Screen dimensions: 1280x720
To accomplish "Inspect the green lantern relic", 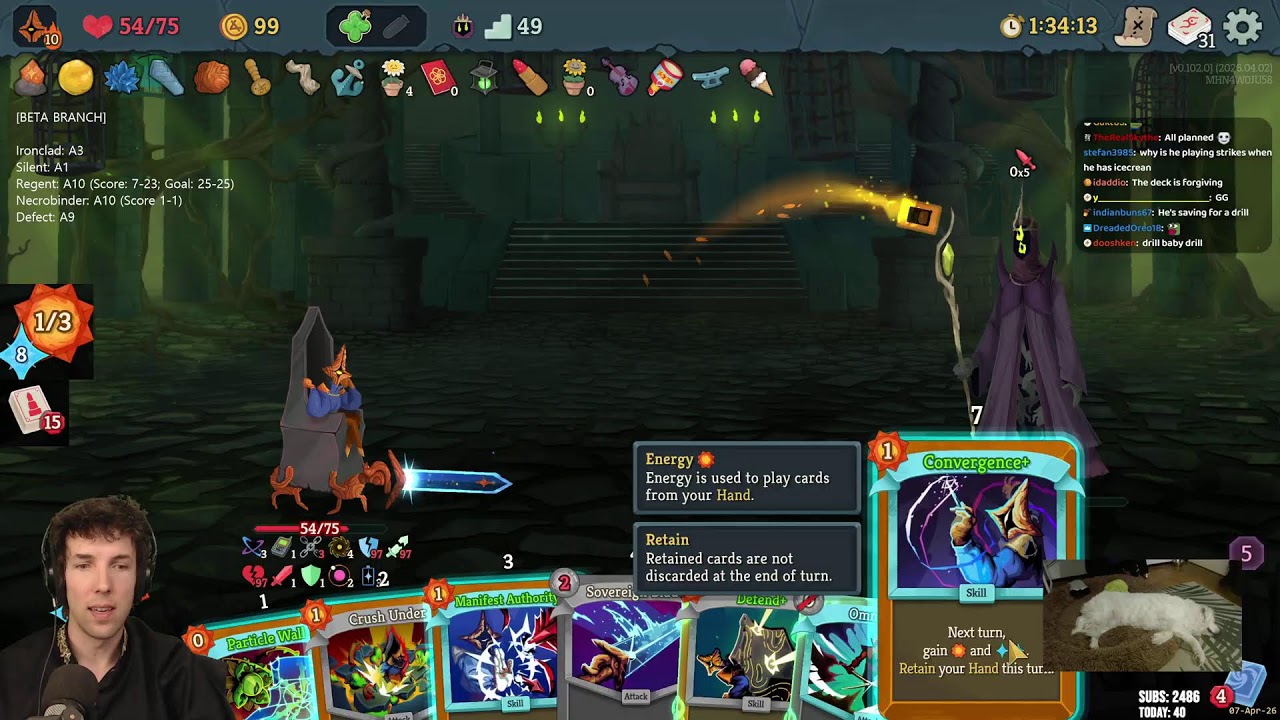I will (x=484, y=78).
